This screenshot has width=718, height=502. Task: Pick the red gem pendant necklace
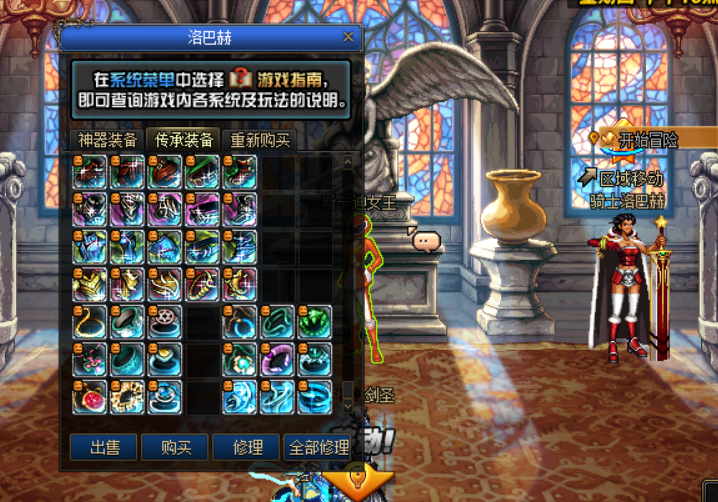[90, 397]
